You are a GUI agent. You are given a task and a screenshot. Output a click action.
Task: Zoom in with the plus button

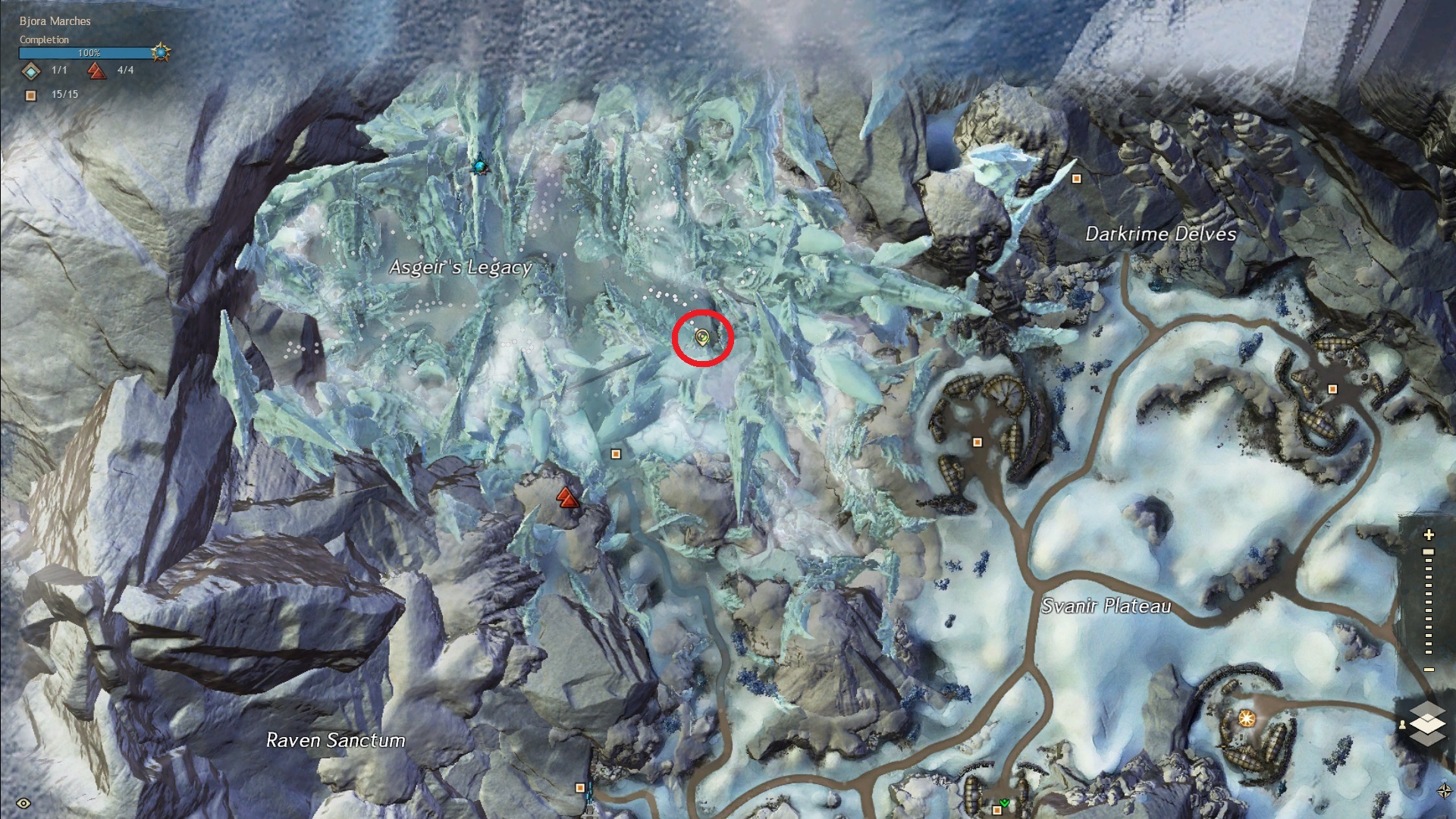(1429, 535)
